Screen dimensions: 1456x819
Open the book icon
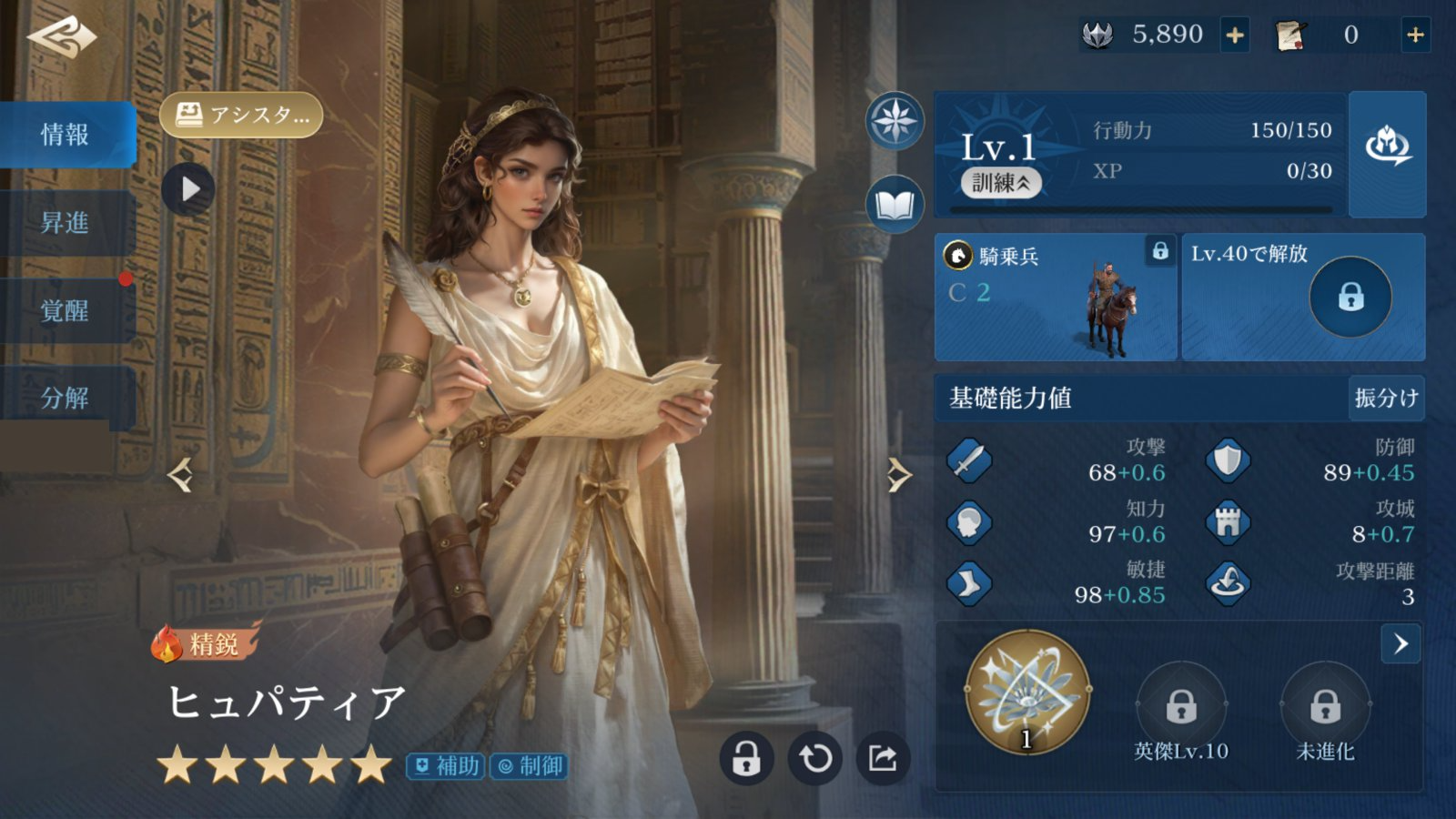[895, 206]
